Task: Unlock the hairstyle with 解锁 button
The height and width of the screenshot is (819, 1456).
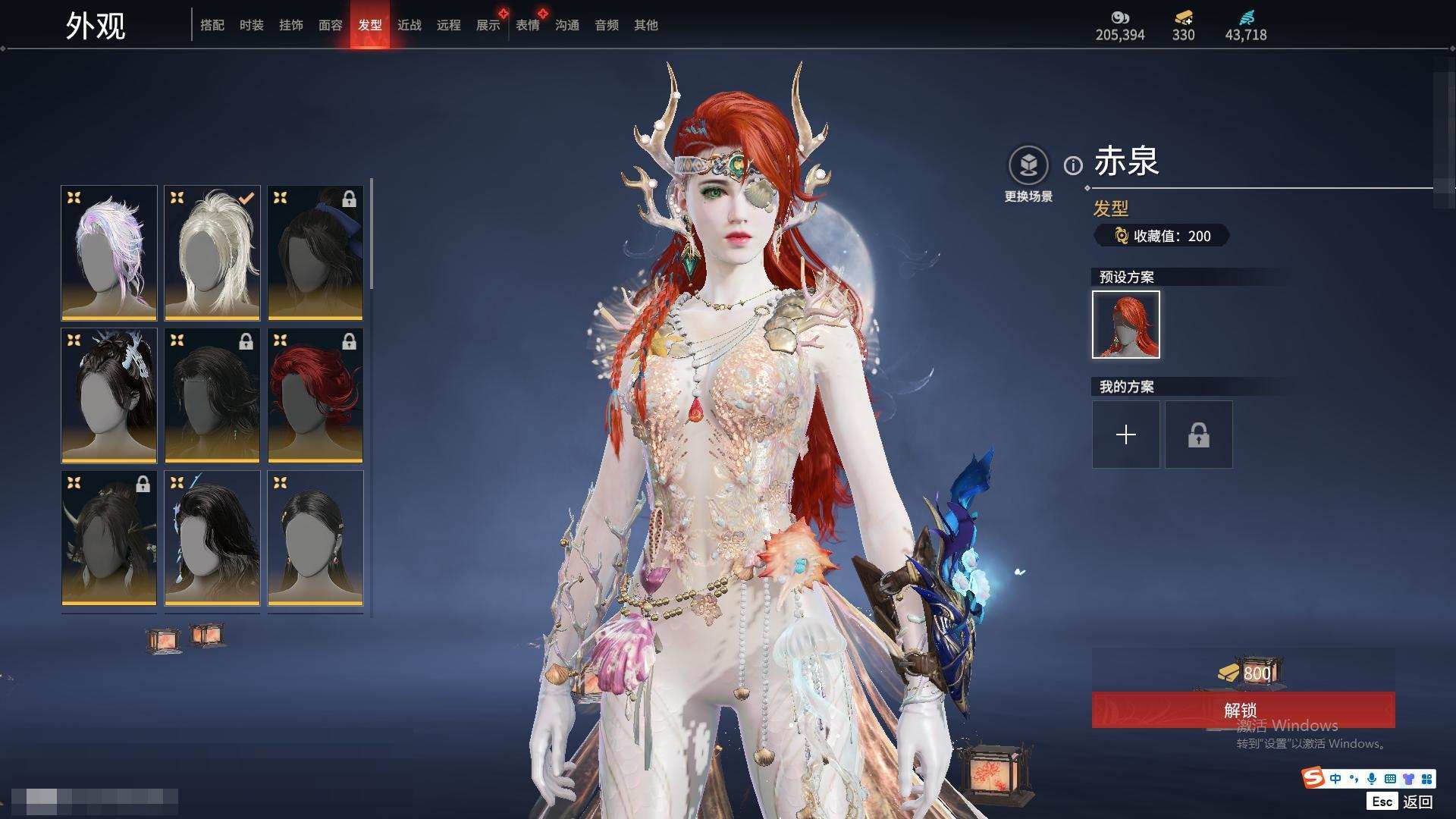Action: pos(1243,710)
